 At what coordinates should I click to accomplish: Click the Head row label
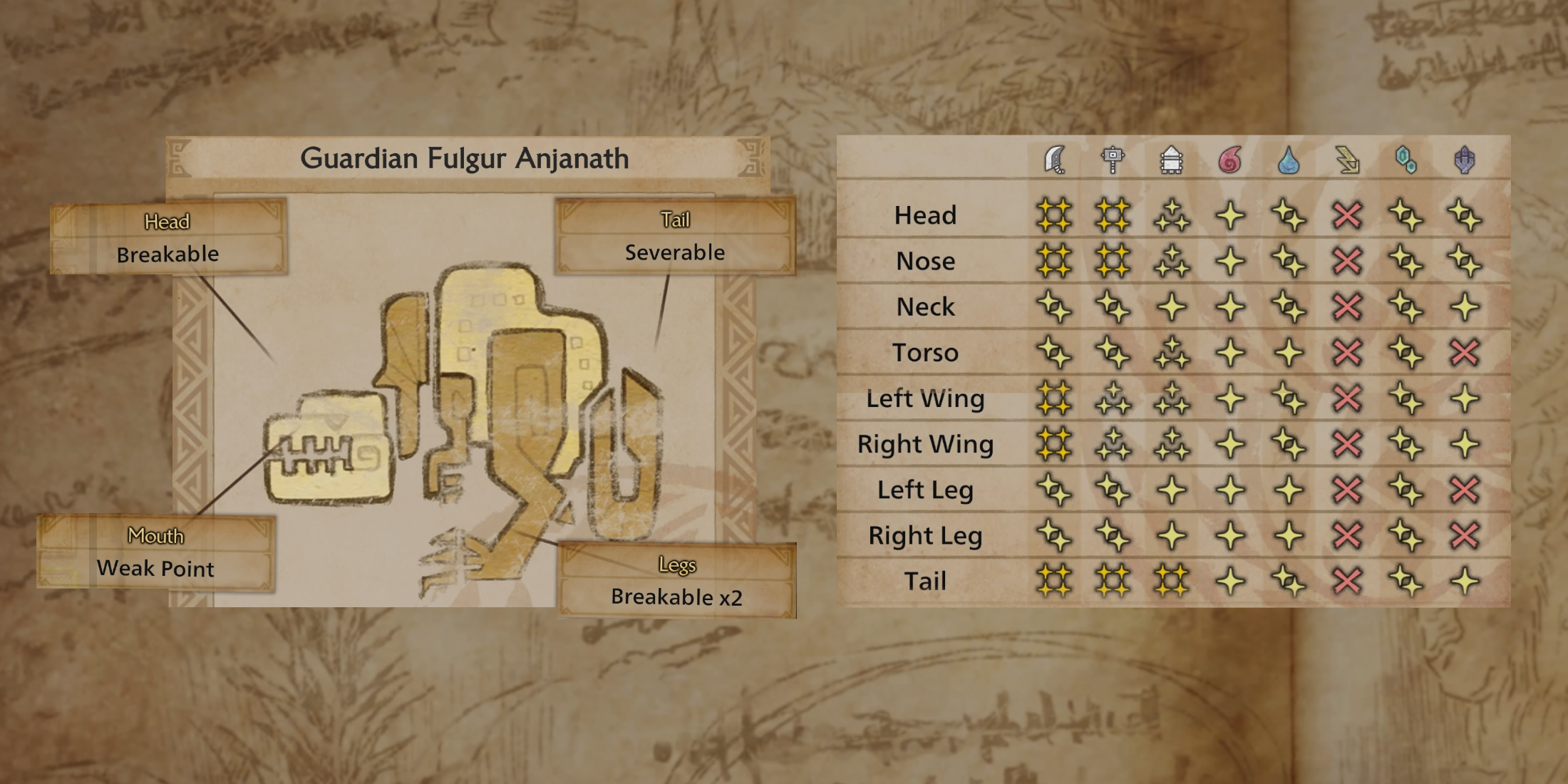click(927, 215)
